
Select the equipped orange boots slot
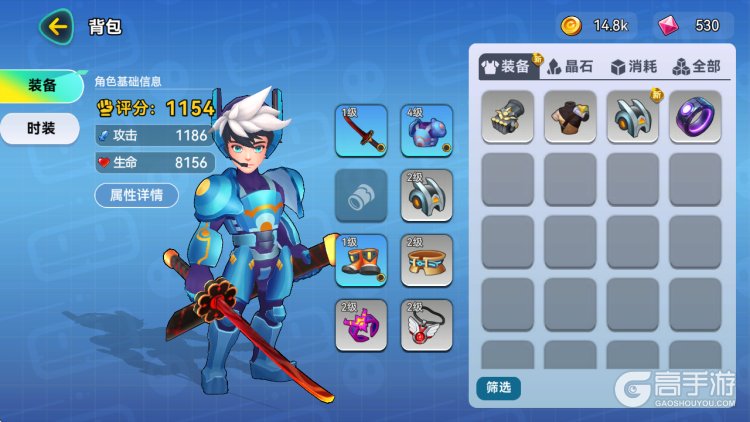click(x=361, y=260)
